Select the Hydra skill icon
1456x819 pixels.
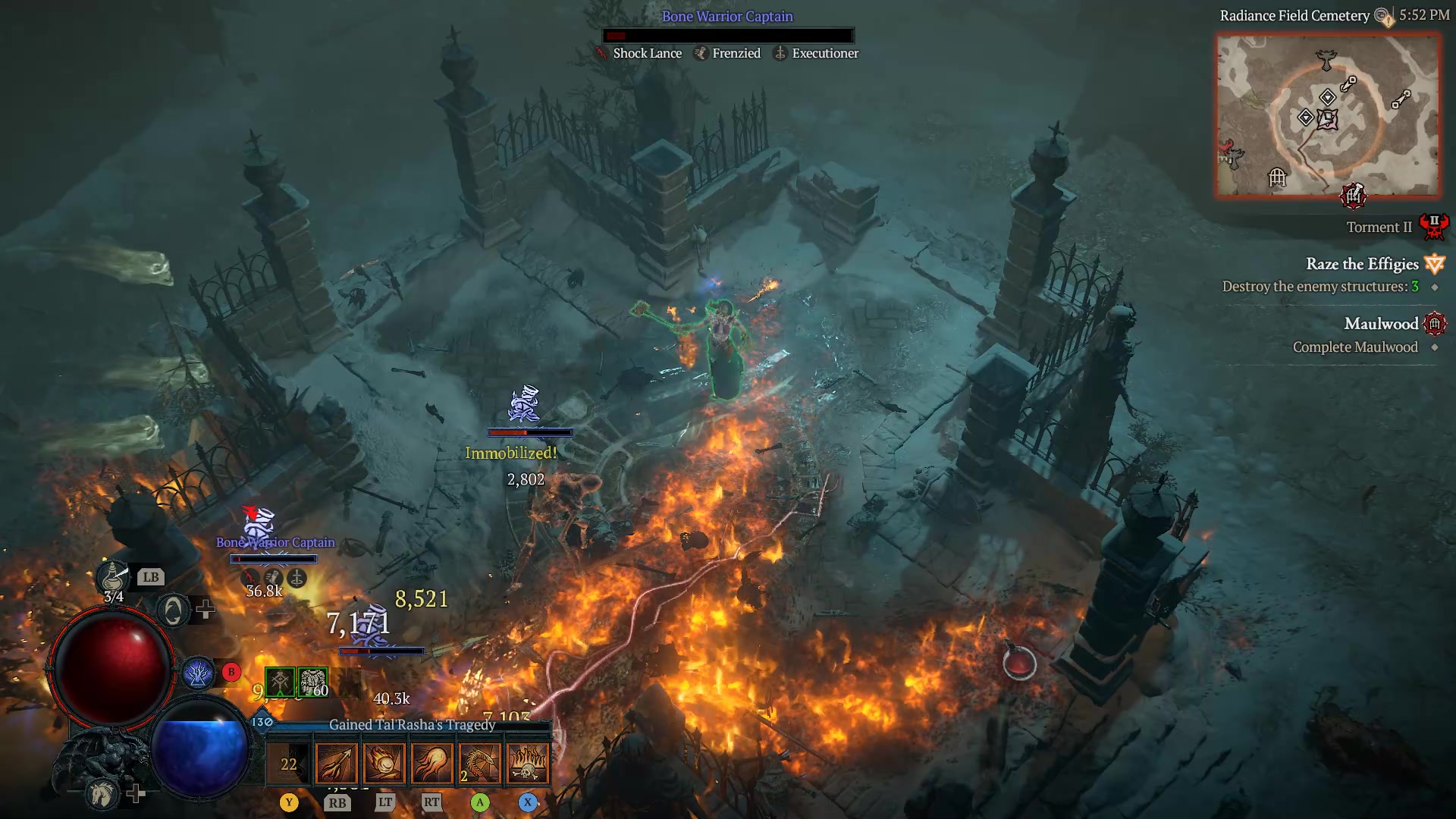click(480, 762)
